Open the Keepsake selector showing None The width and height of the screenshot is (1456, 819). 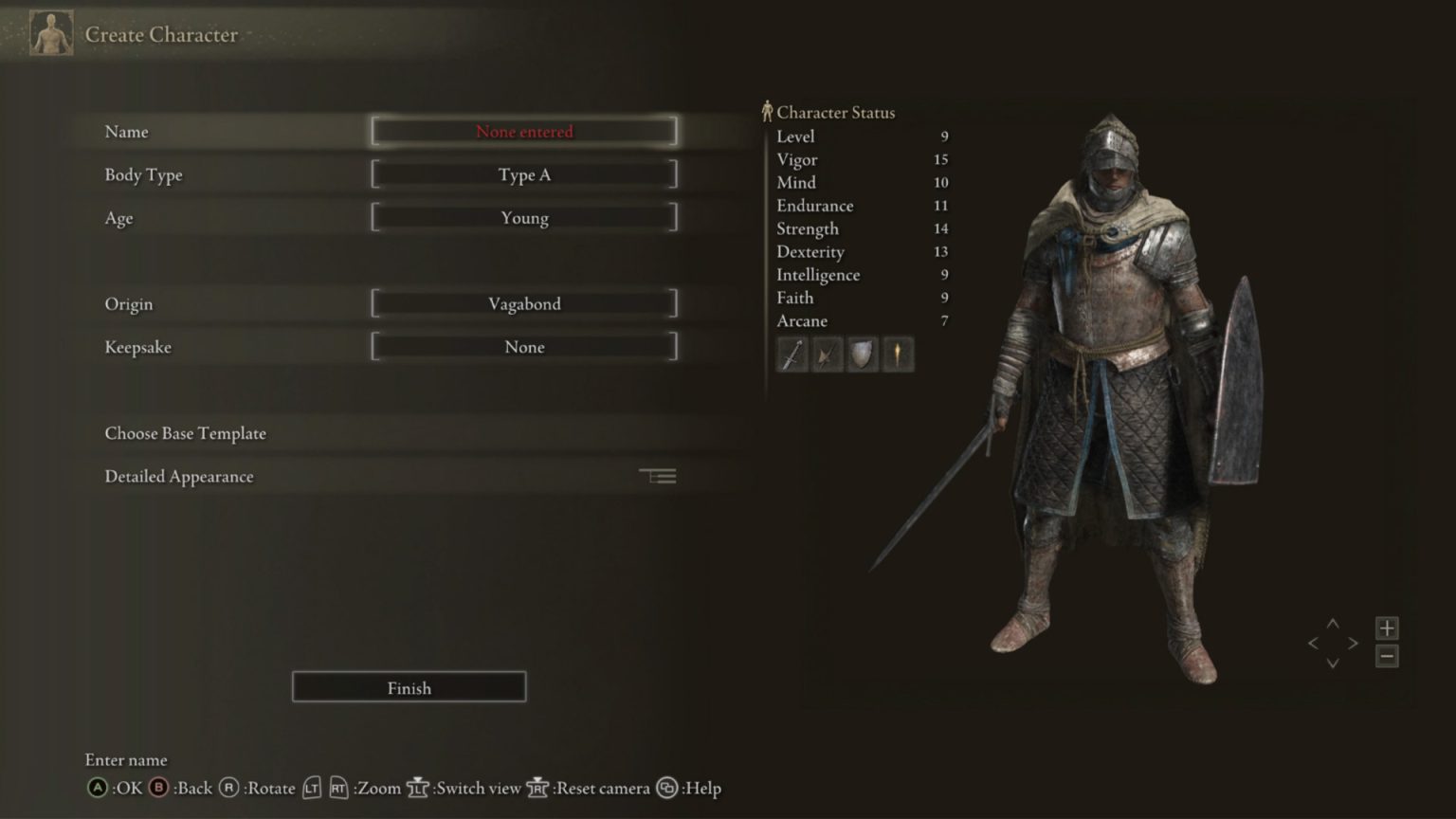tap(524, 347)
